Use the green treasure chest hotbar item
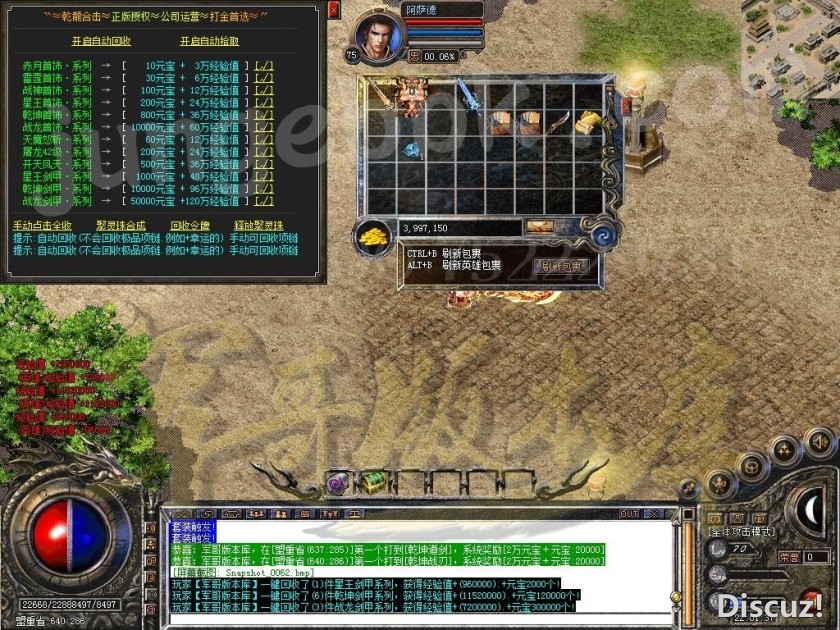The width and height of the screenshot is (840, 630). [374, 482]
